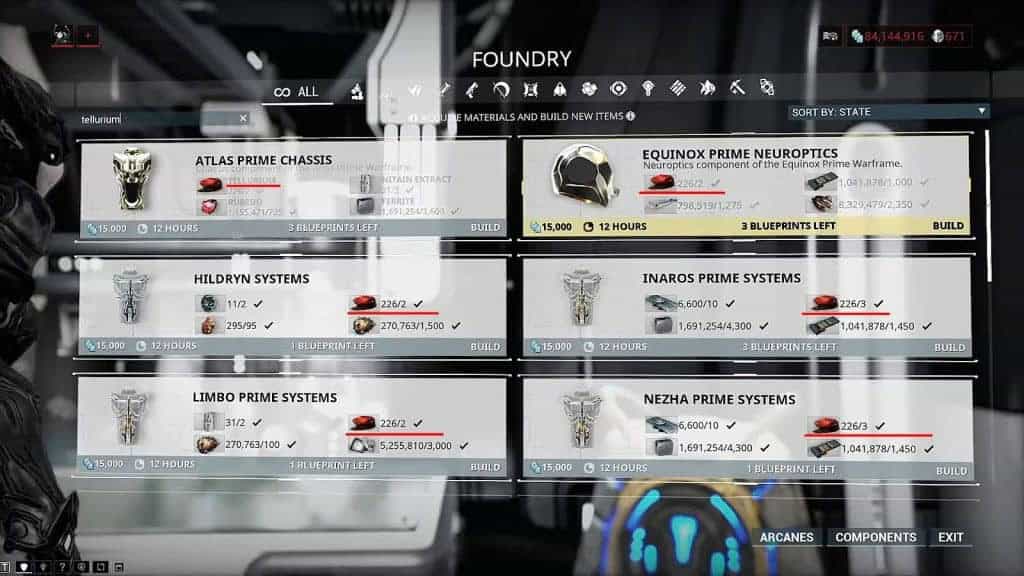The width and height of the screenshot is (1024, 576).
Task: Open the Arcanes screen
Action: tap(786, 537)
